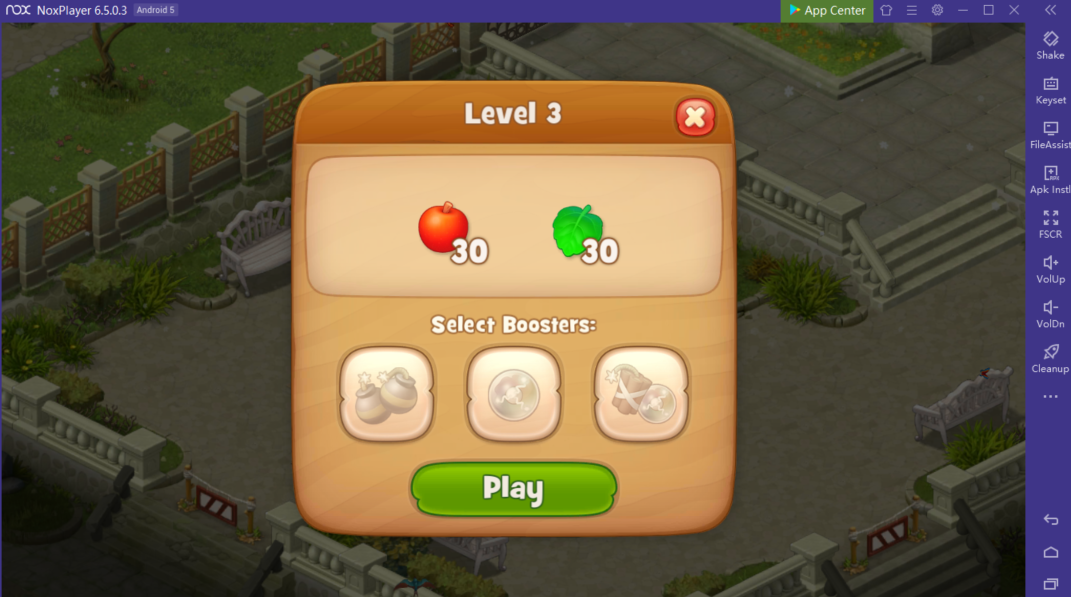The image size is (1071, 597).
Task: Show more sidebar tools via three dots
Action: pos(1050,397)
